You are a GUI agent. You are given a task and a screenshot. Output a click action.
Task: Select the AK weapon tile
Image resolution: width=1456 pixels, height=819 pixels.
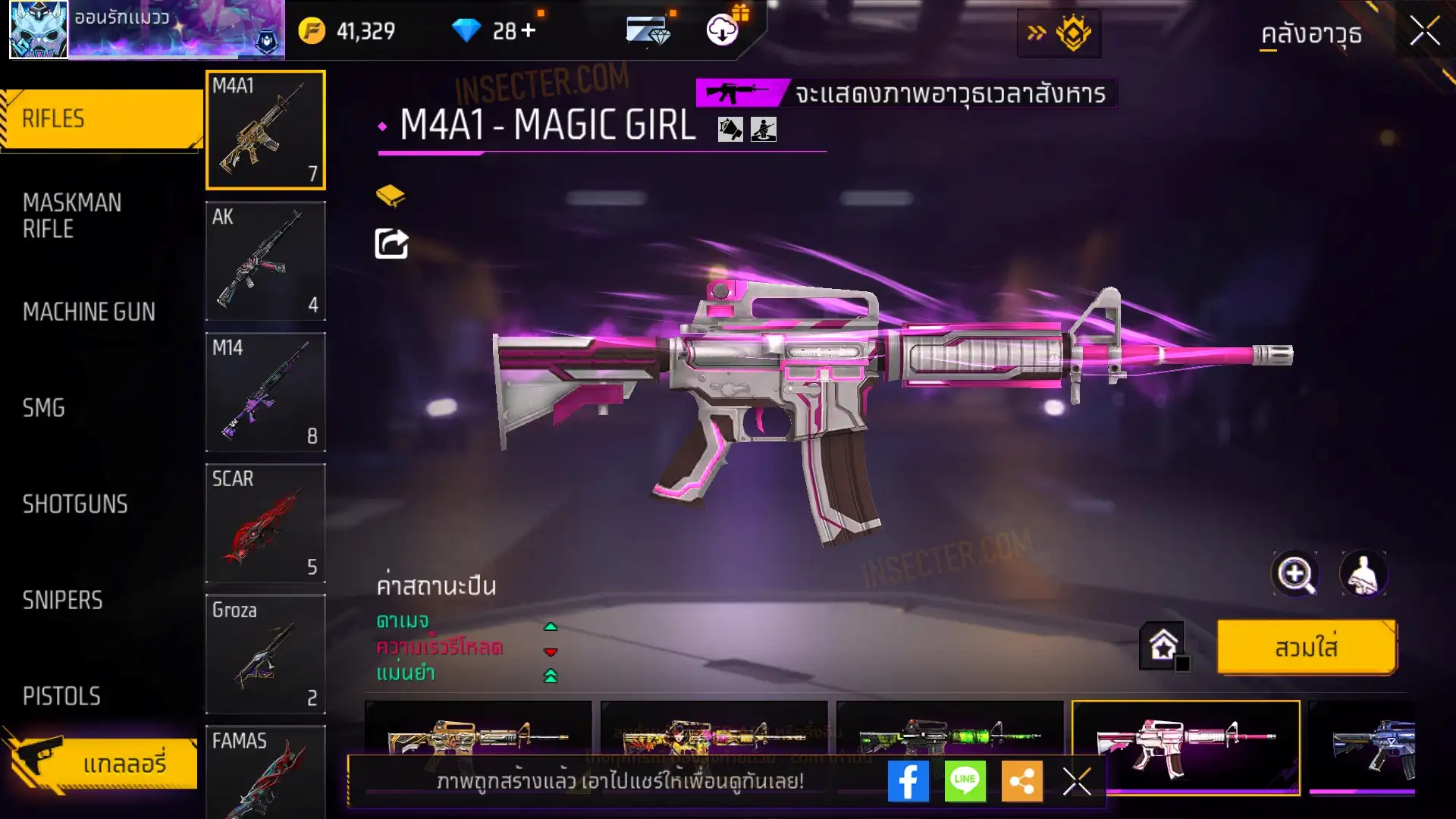265,261
